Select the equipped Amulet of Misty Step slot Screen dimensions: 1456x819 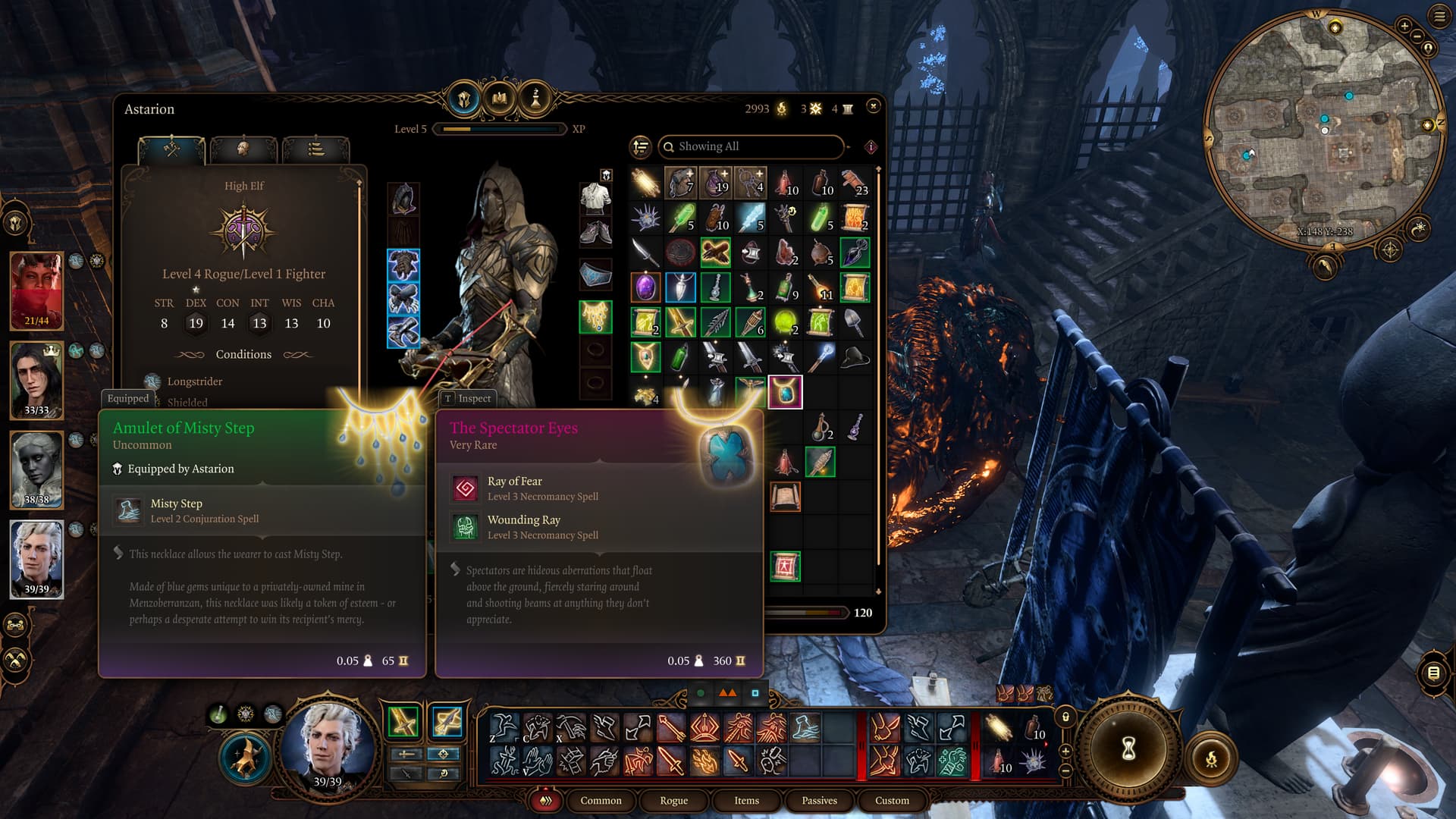(x=596, y=316)
